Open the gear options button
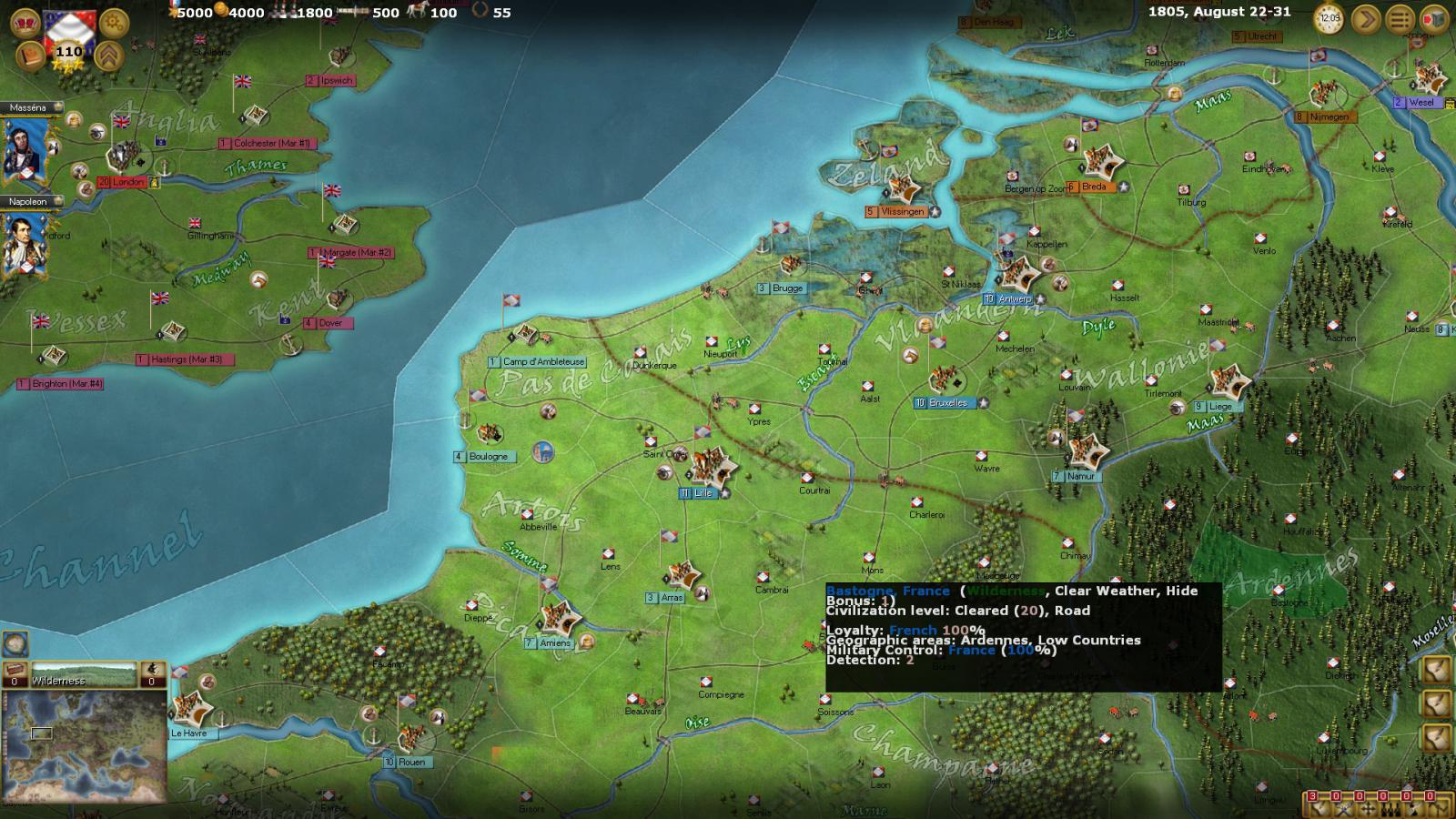 (x=114, y=22)
